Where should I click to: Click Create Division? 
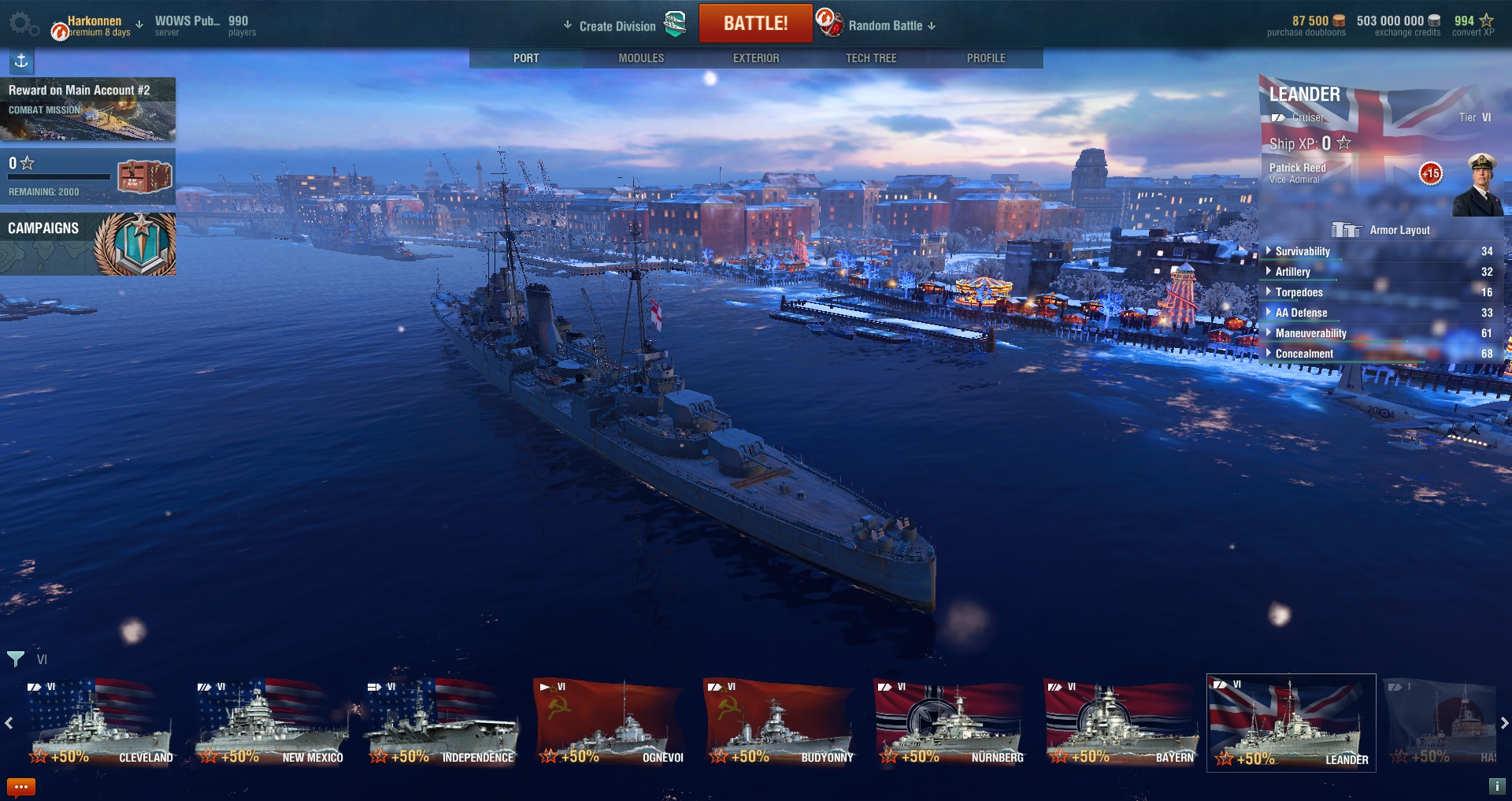pos(617,26)
